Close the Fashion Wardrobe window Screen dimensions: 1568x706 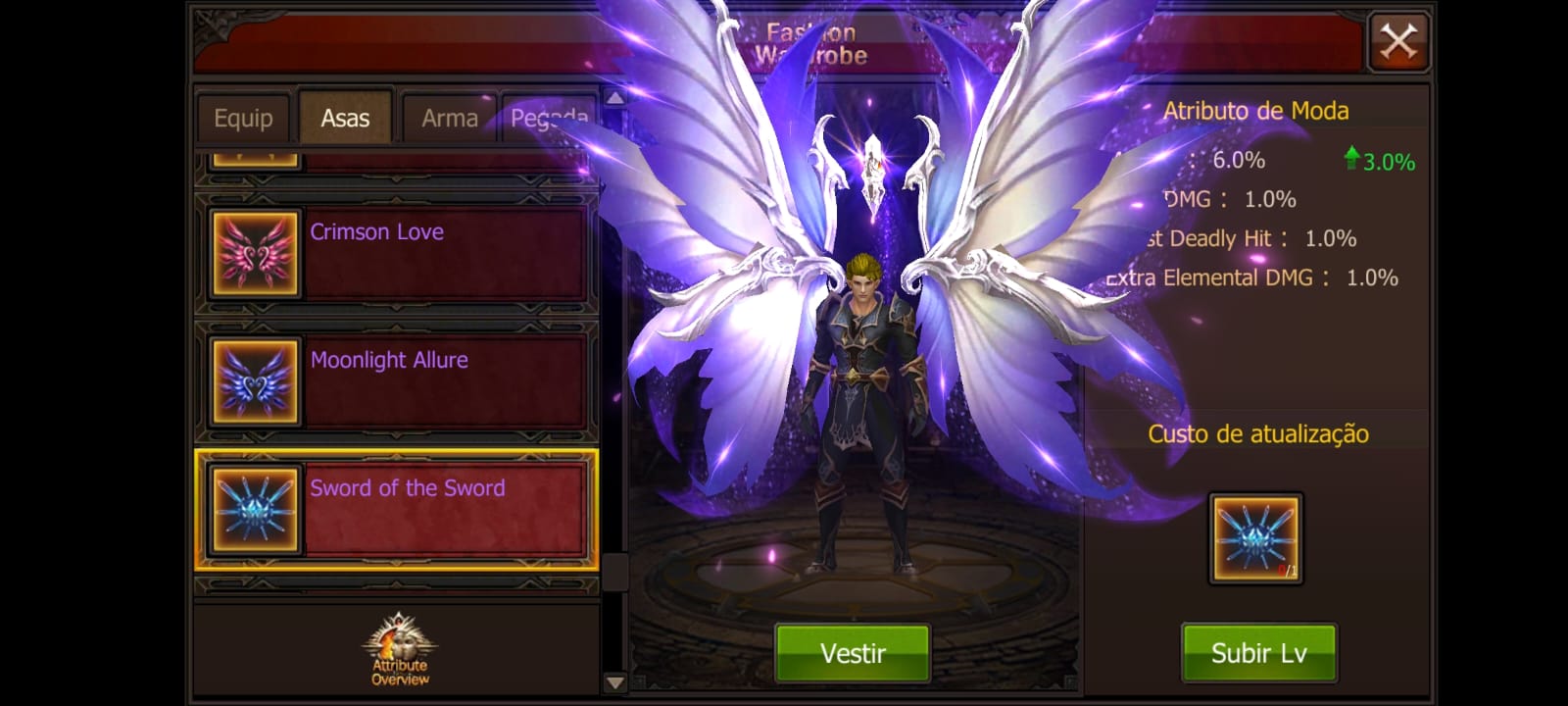(x=1398, y=42)
